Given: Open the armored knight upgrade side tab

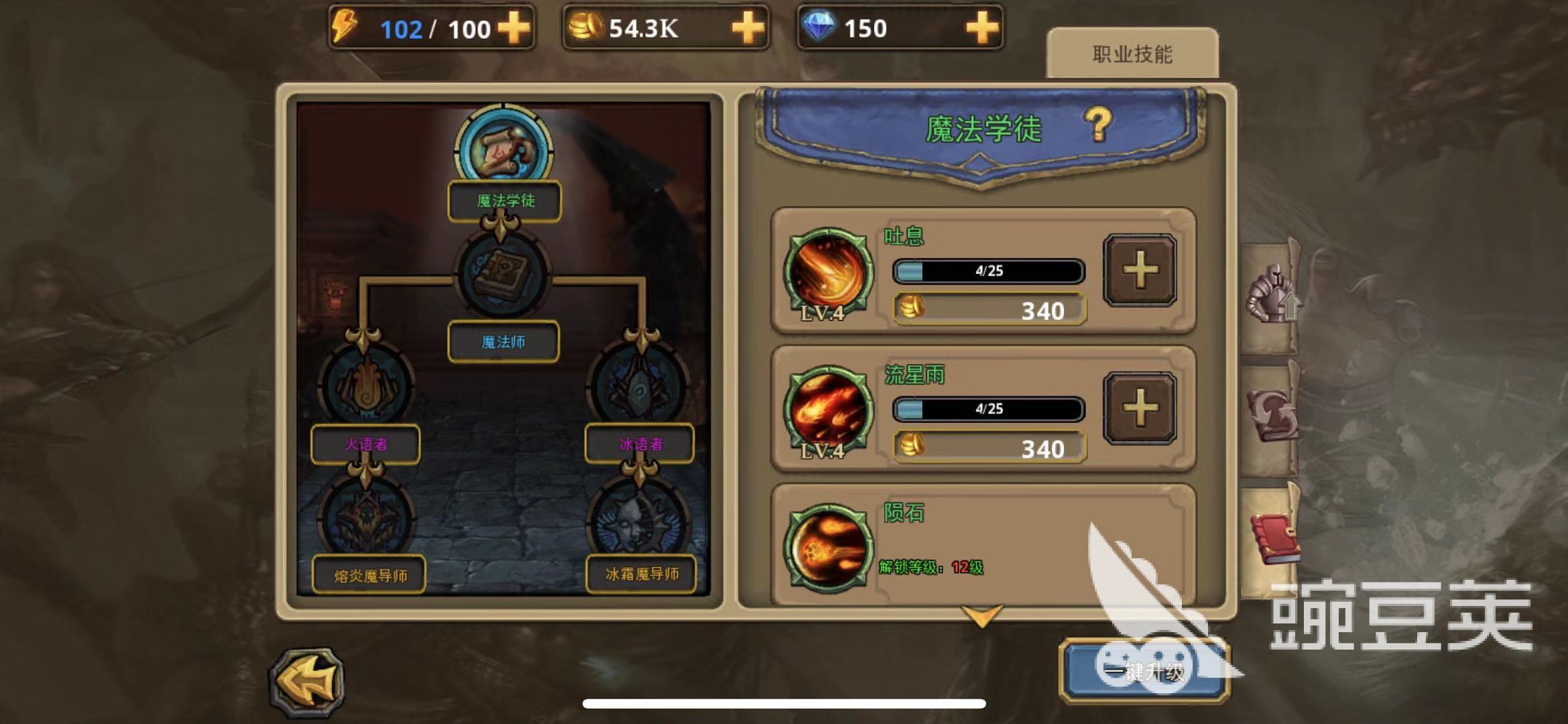Looking at the screenshot, I should click(1271, 296).
